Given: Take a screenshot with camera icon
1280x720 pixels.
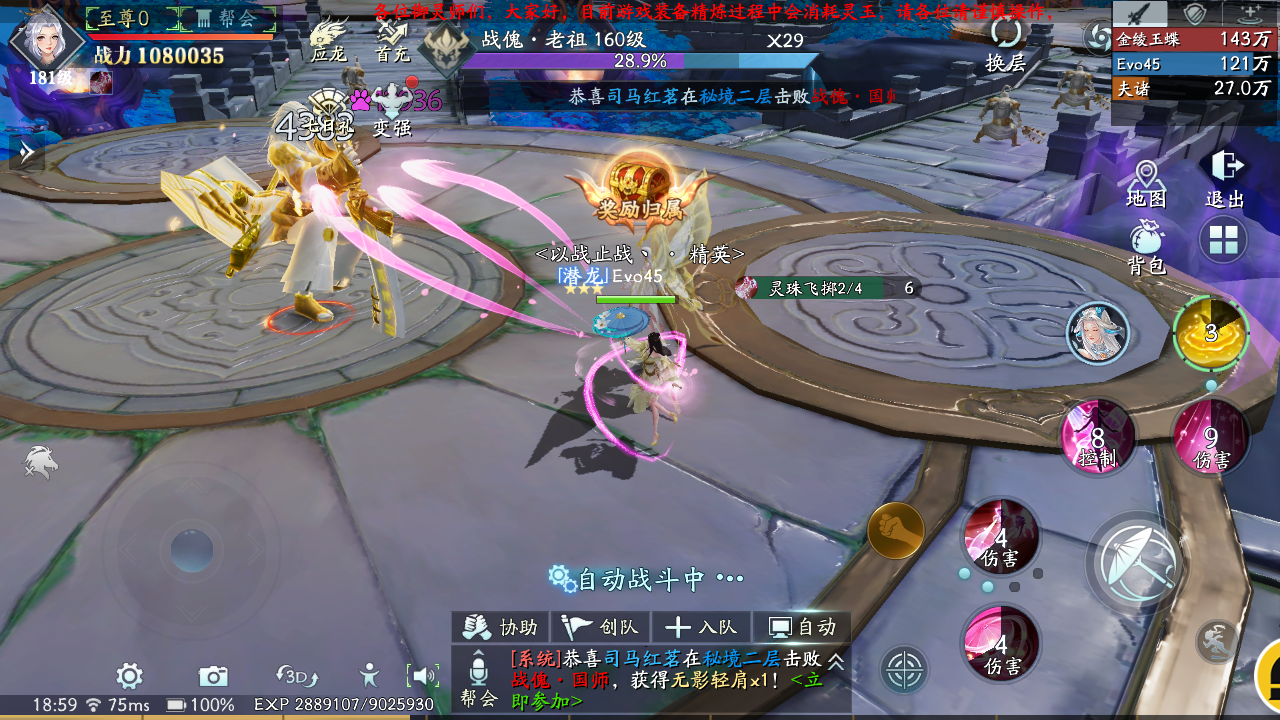Looking at the screenshot, I should coord(213,676).
